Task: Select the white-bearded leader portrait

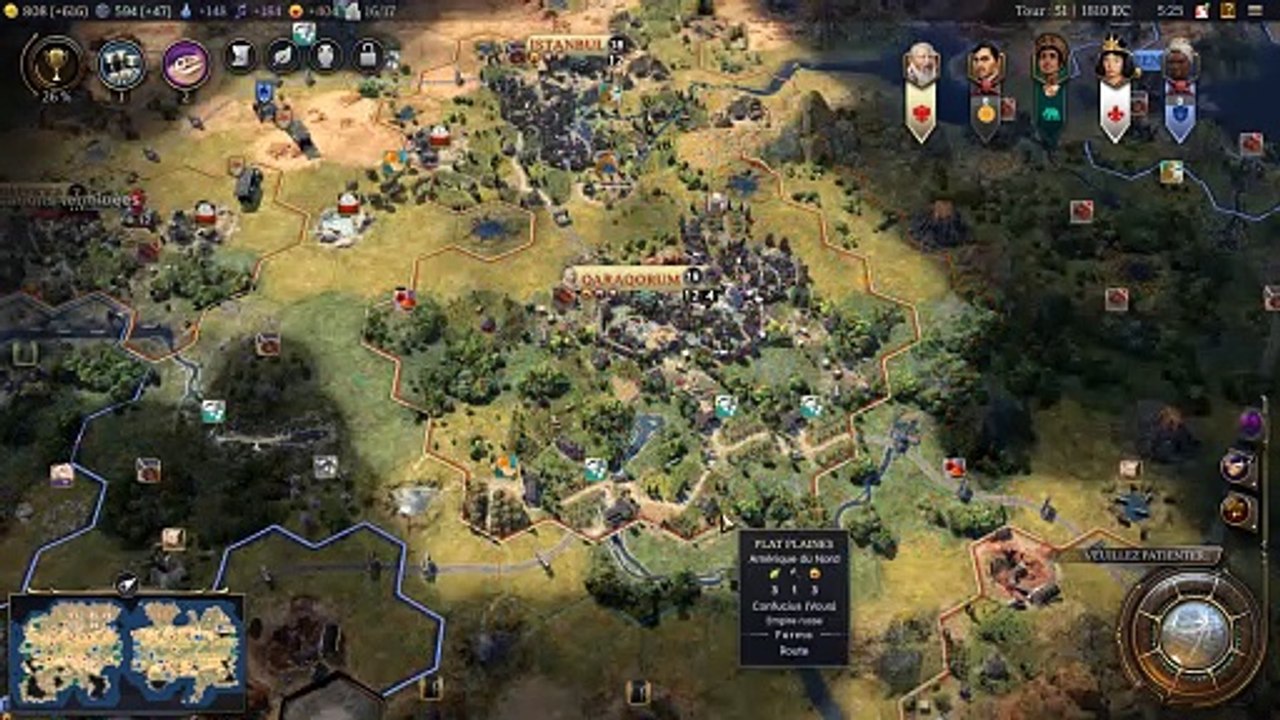Action: click(921, 66)
